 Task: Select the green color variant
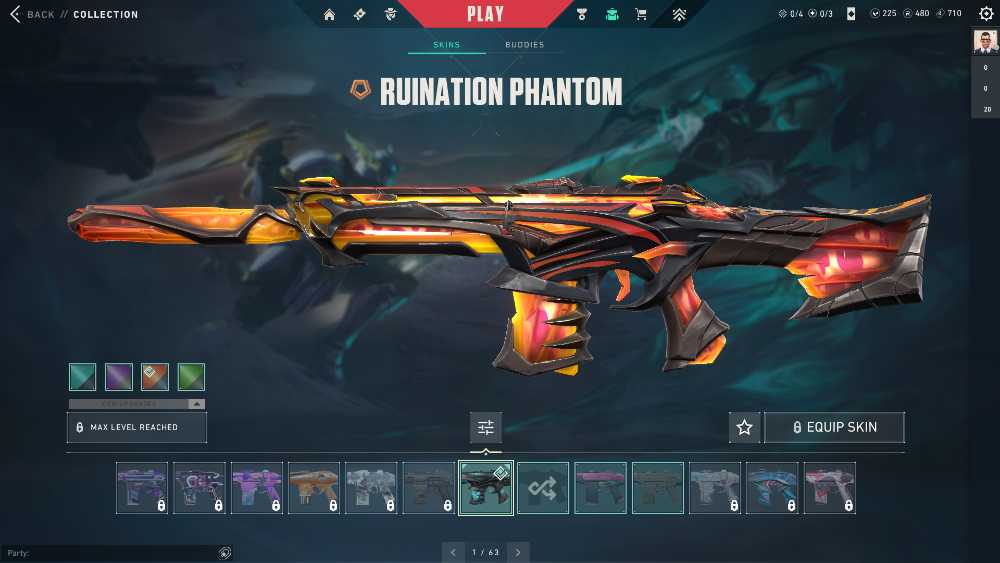(x=191, y=377)
